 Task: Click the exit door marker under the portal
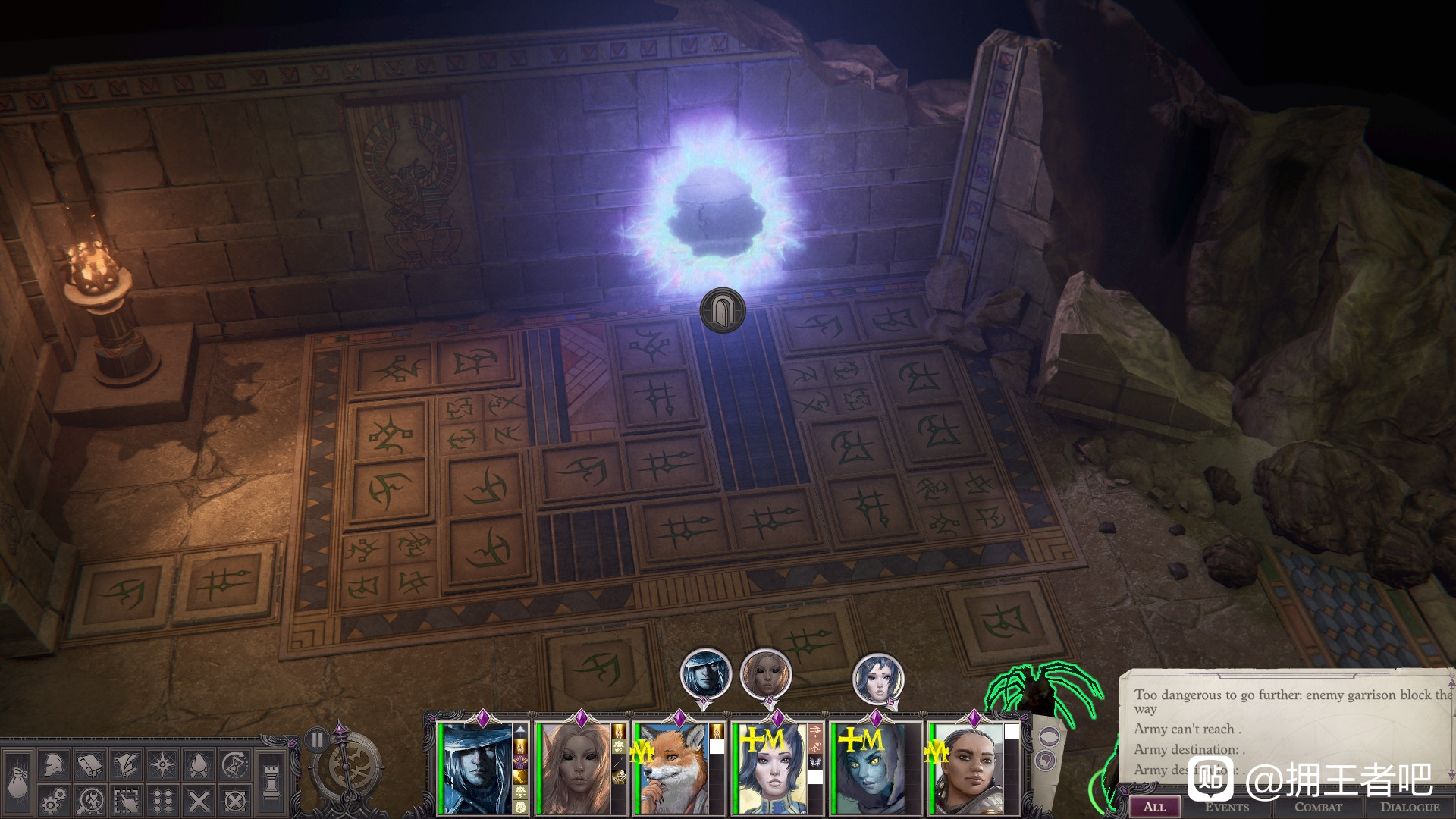[x=722, y=310]
